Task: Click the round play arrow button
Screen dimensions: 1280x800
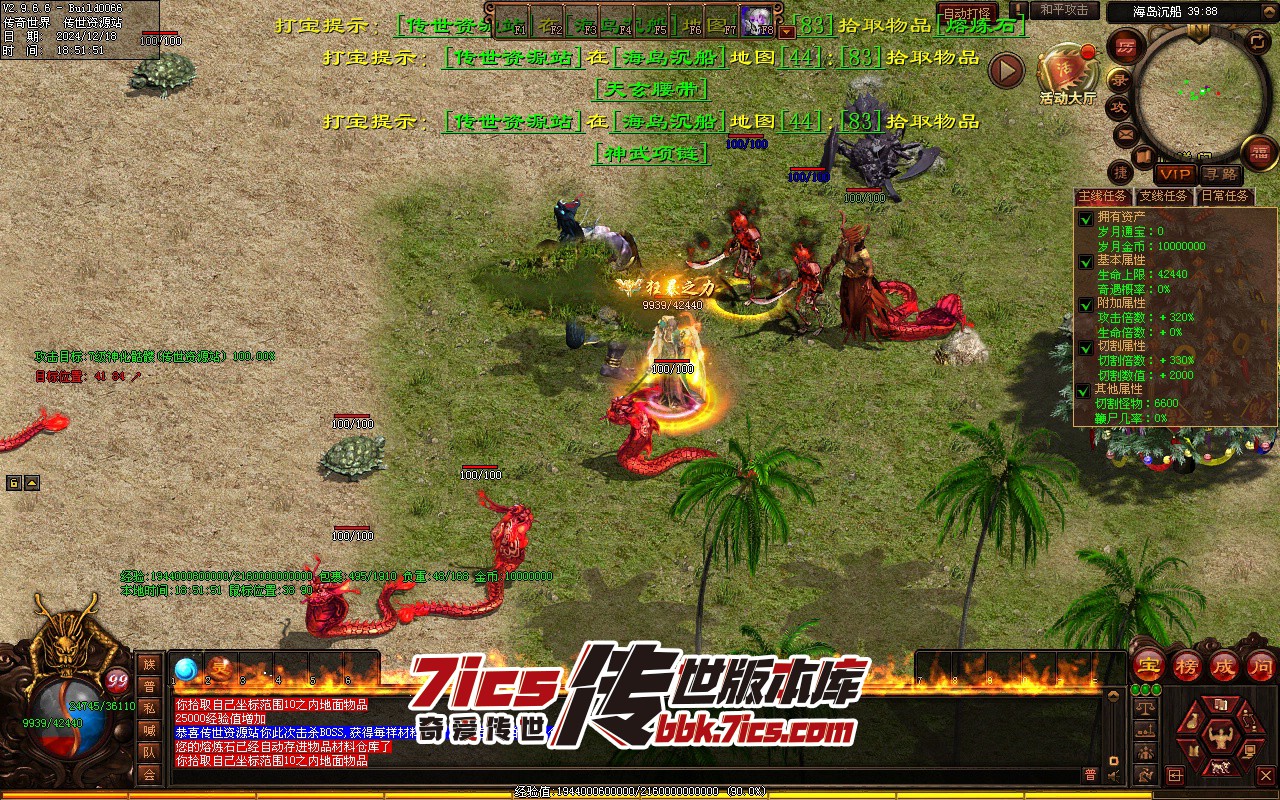Action: pyautogui.click(x=1006, y=70)
